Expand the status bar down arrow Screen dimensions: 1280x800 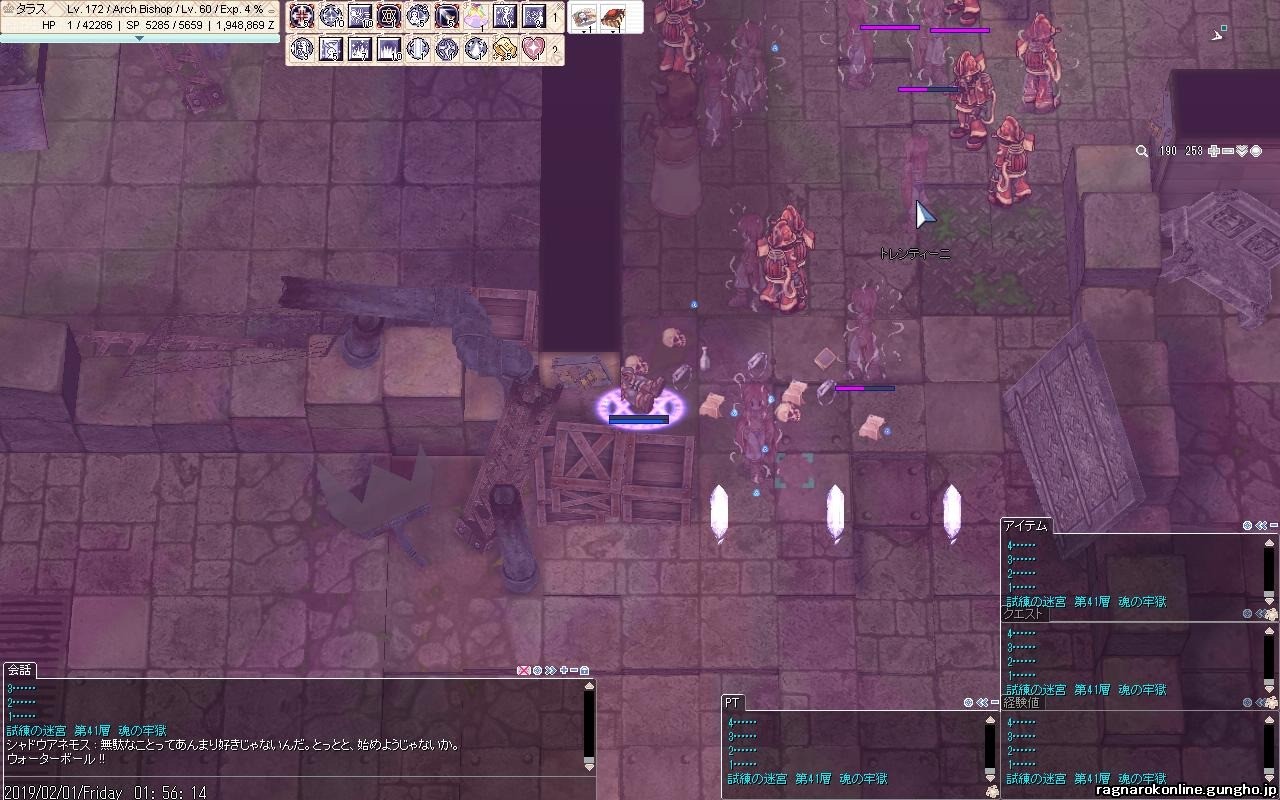coord(139,38)
